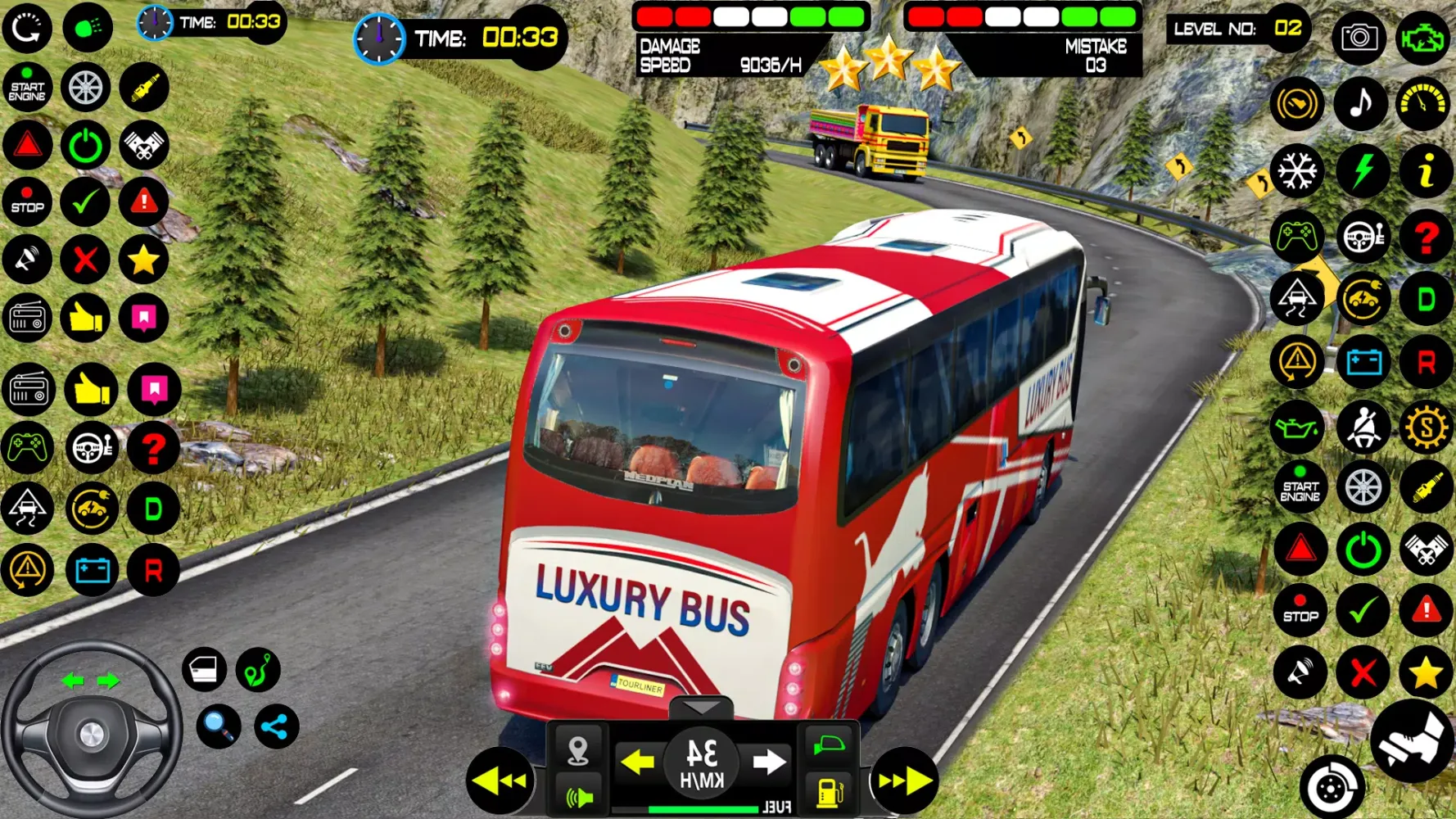Click the camera view button
The height and width of the screenshot is (819, 1456).
click(x=1359, y=37)
